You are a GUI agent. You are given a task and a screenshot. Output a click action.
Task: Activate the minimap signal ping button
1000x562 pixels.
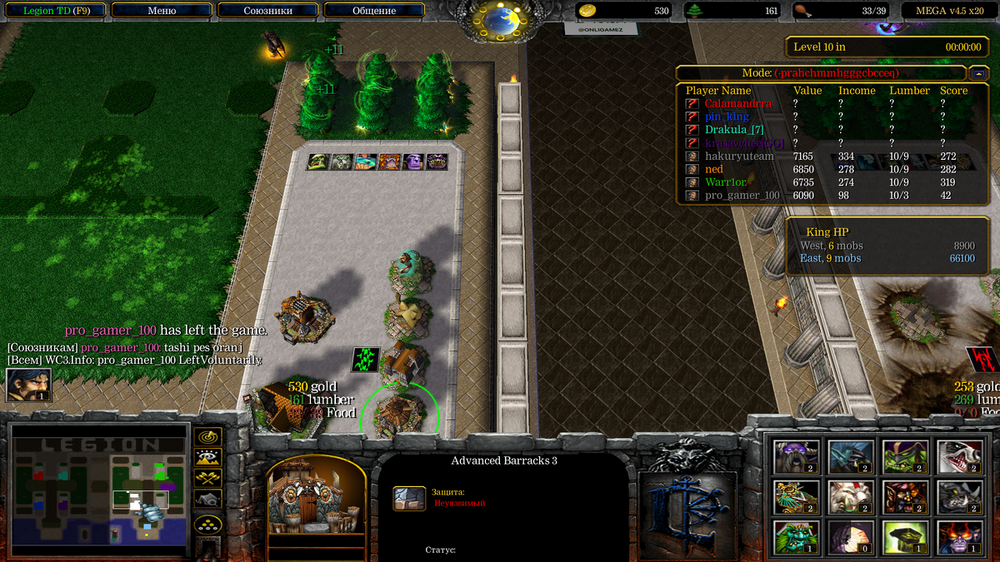[x=208, y=438]
